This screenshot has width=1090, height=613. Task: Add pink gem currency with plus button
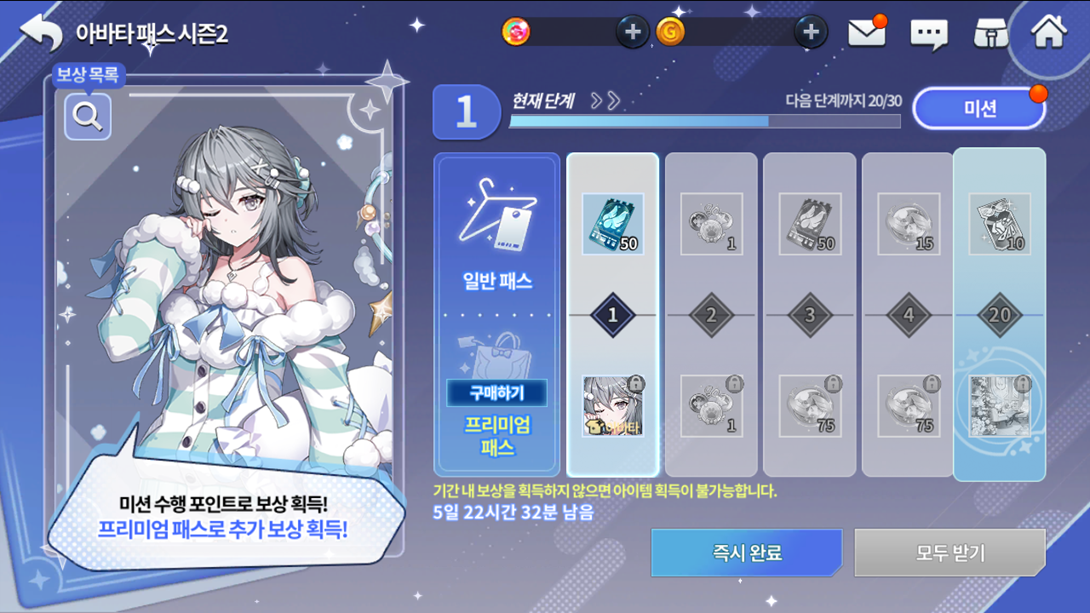[x=631, y=32]
